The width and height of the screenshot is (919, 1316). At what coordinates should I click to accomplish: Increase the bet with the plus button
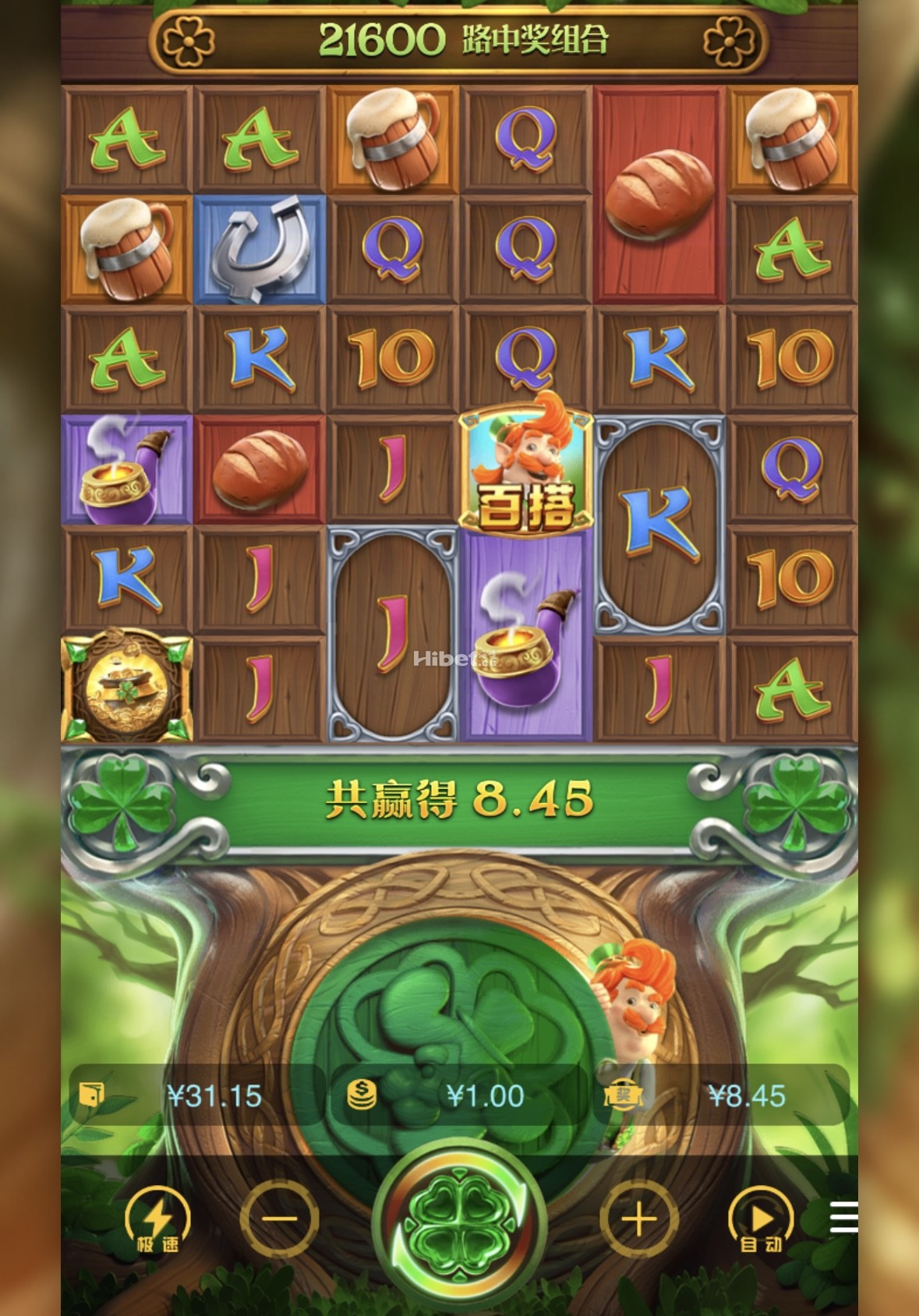pyautogui.click(x=638, y=1219)
